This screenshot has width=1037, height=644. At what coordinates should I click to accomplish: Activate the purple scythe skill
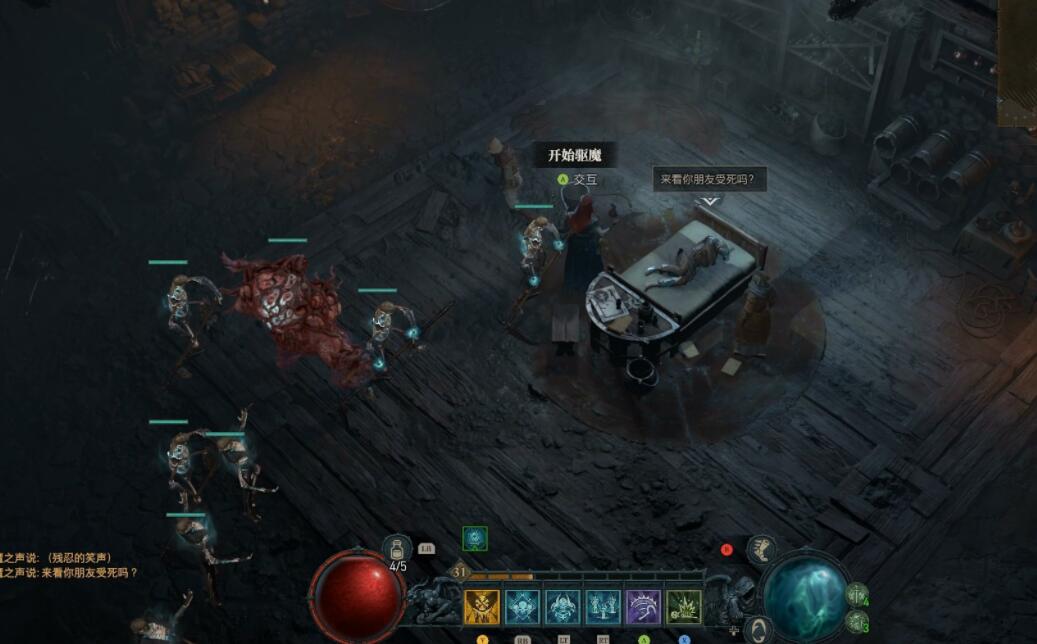(643, 607)
